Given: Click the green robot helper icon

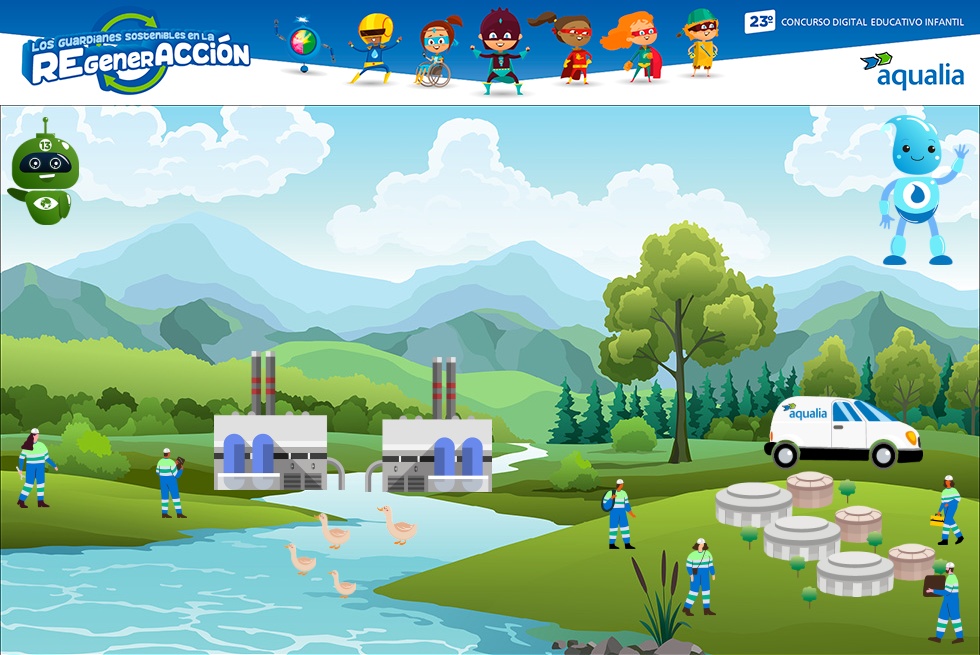Looking at the screenshot, I should (41, 171).
